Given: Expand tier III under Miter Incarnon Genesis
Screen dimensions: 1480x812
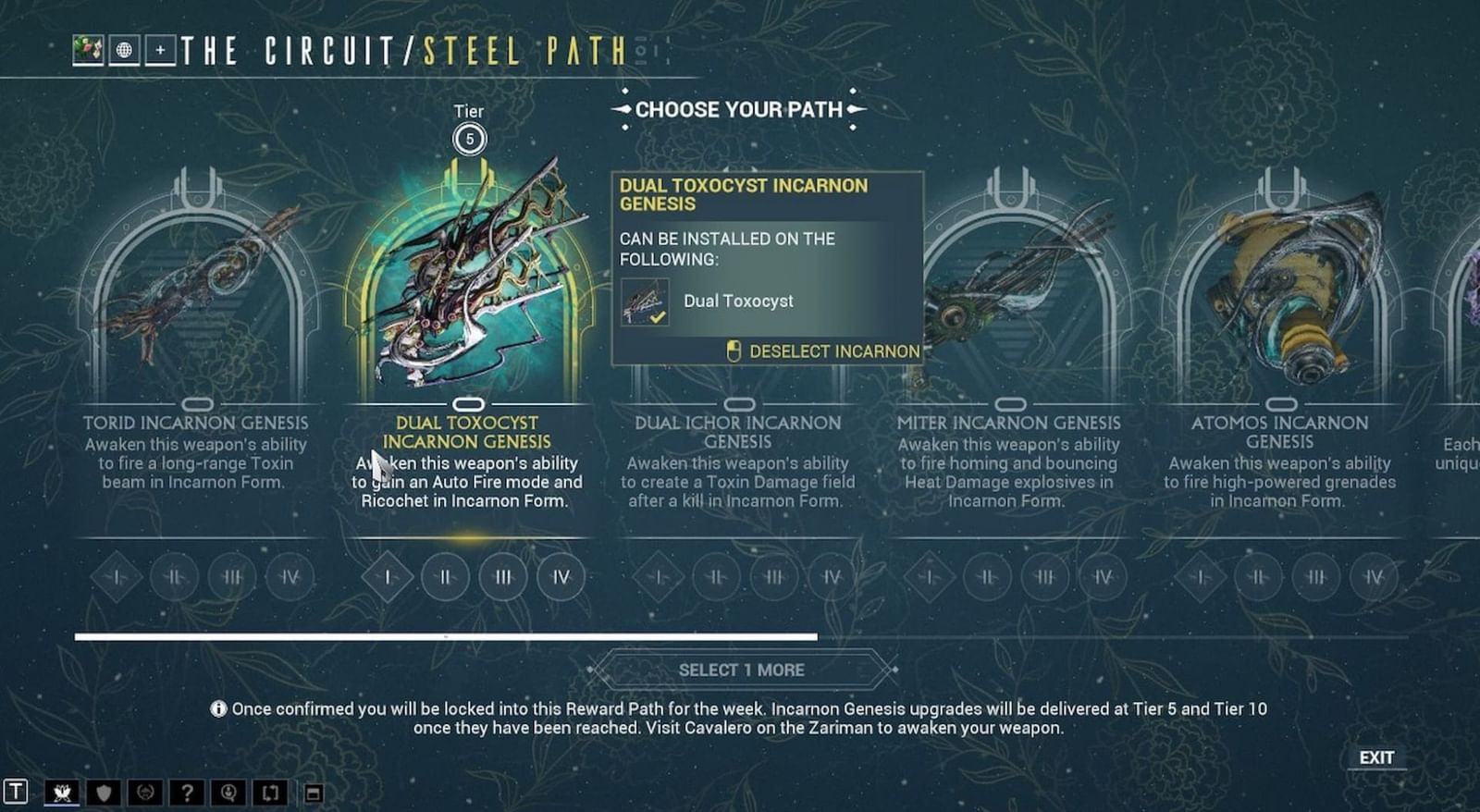Looking at the screenshot, I should tap(1043, 576).
